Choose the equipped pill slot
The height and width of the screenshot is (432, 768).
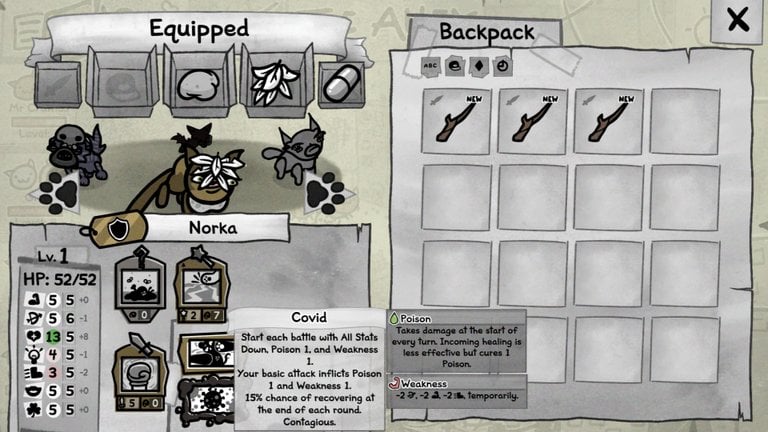[341, 83]
